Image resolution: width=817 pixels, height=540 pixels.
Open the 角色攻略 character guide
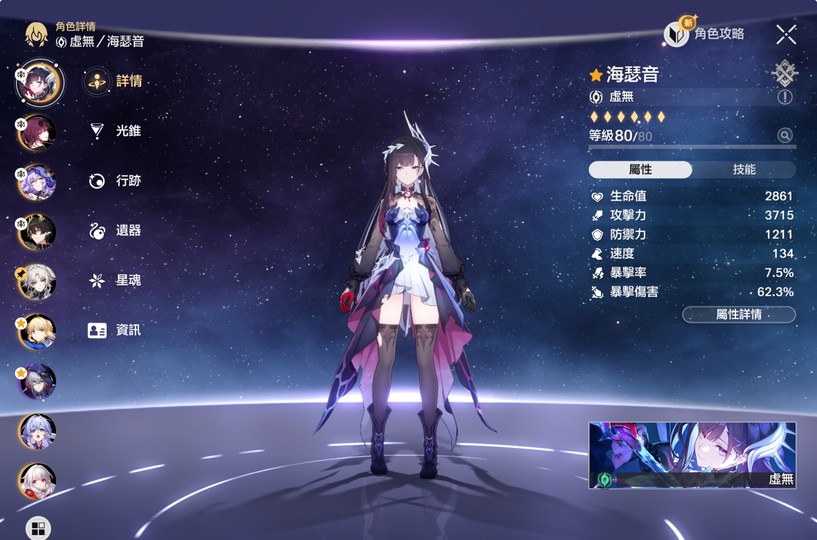click(706, 34)
